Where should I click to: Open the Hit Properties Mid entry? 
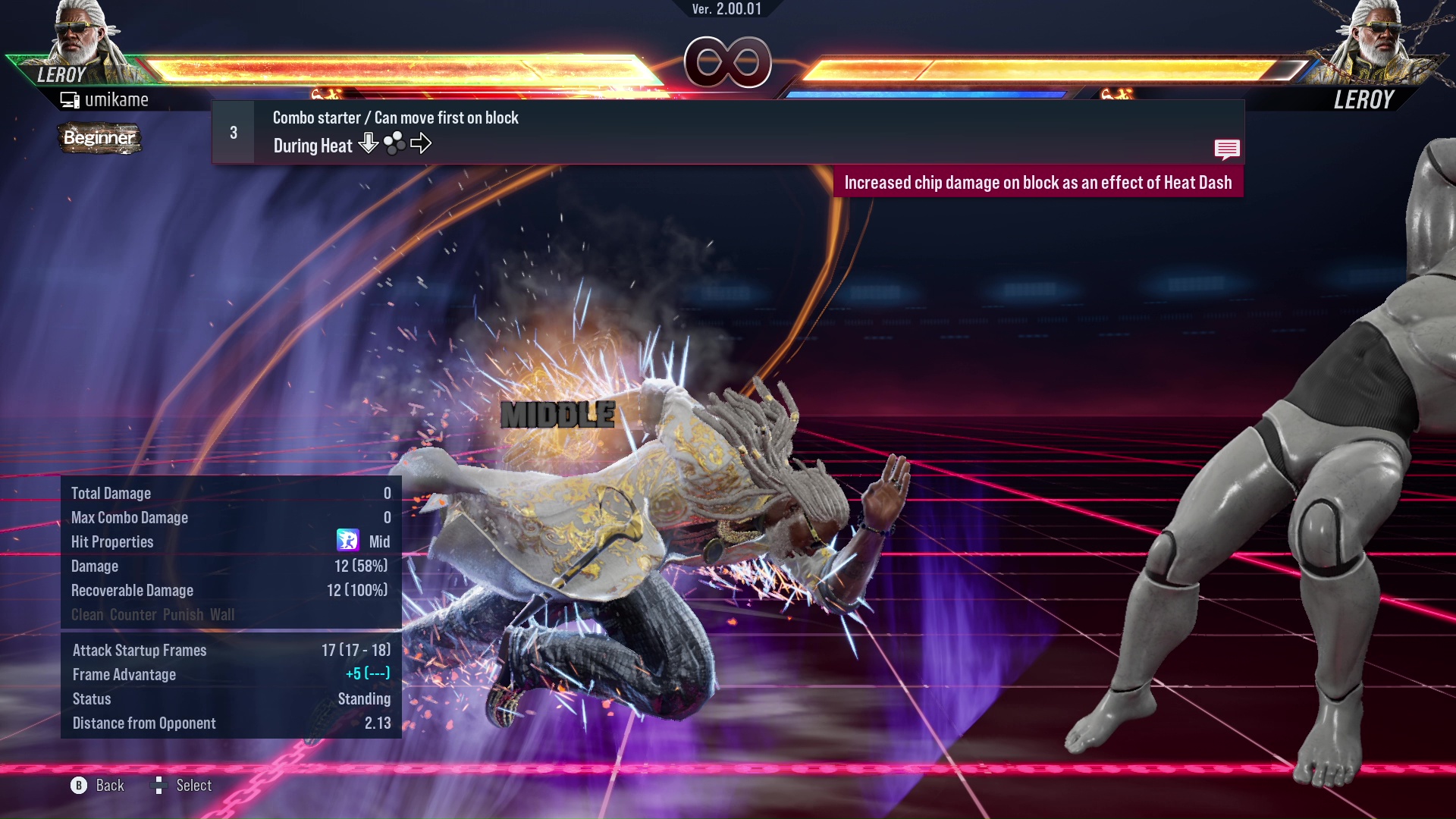(x=379, y=541)
